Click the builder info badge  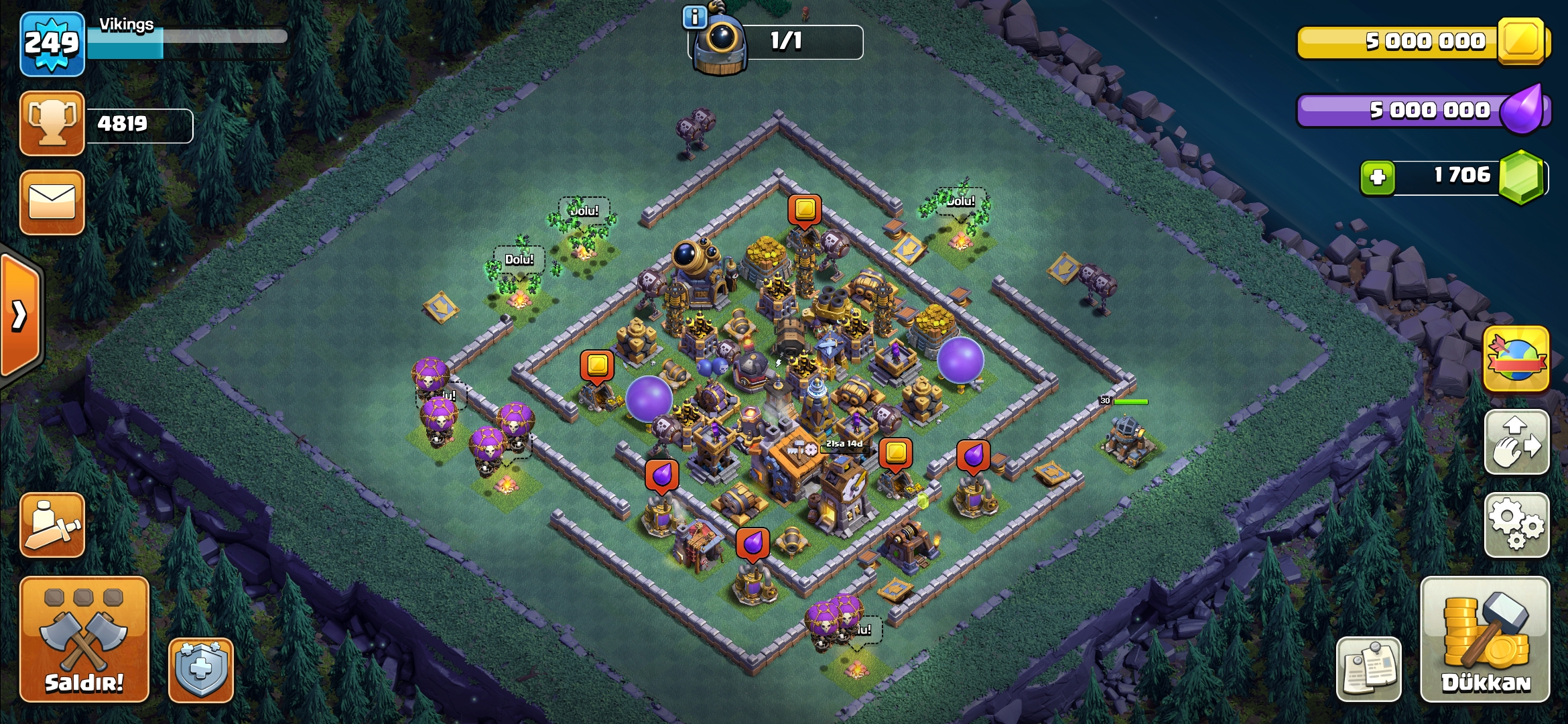pyautogui.click(x=694, y=17)
